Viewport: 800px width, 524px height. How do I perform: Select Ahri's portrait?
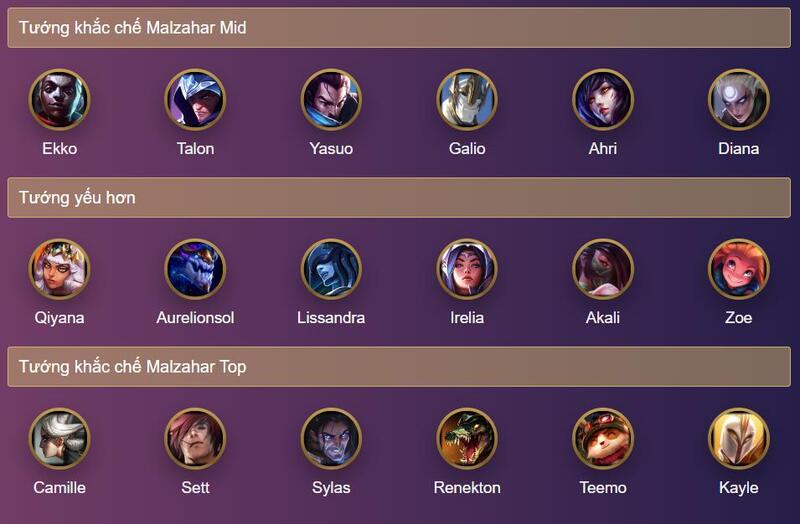click(603, 99)
